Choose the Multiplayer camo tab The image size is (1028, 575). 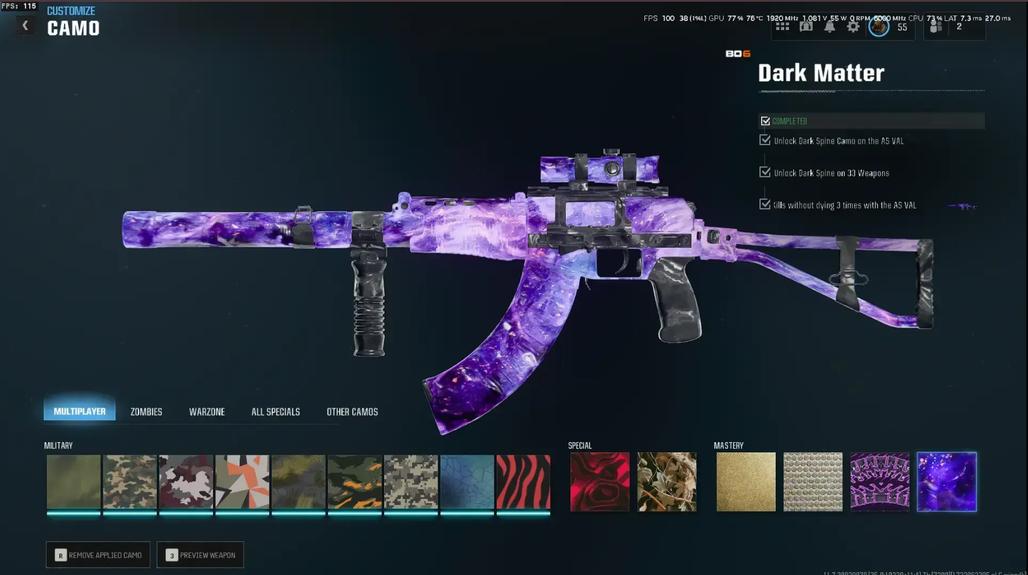click(x=79, y=412)
